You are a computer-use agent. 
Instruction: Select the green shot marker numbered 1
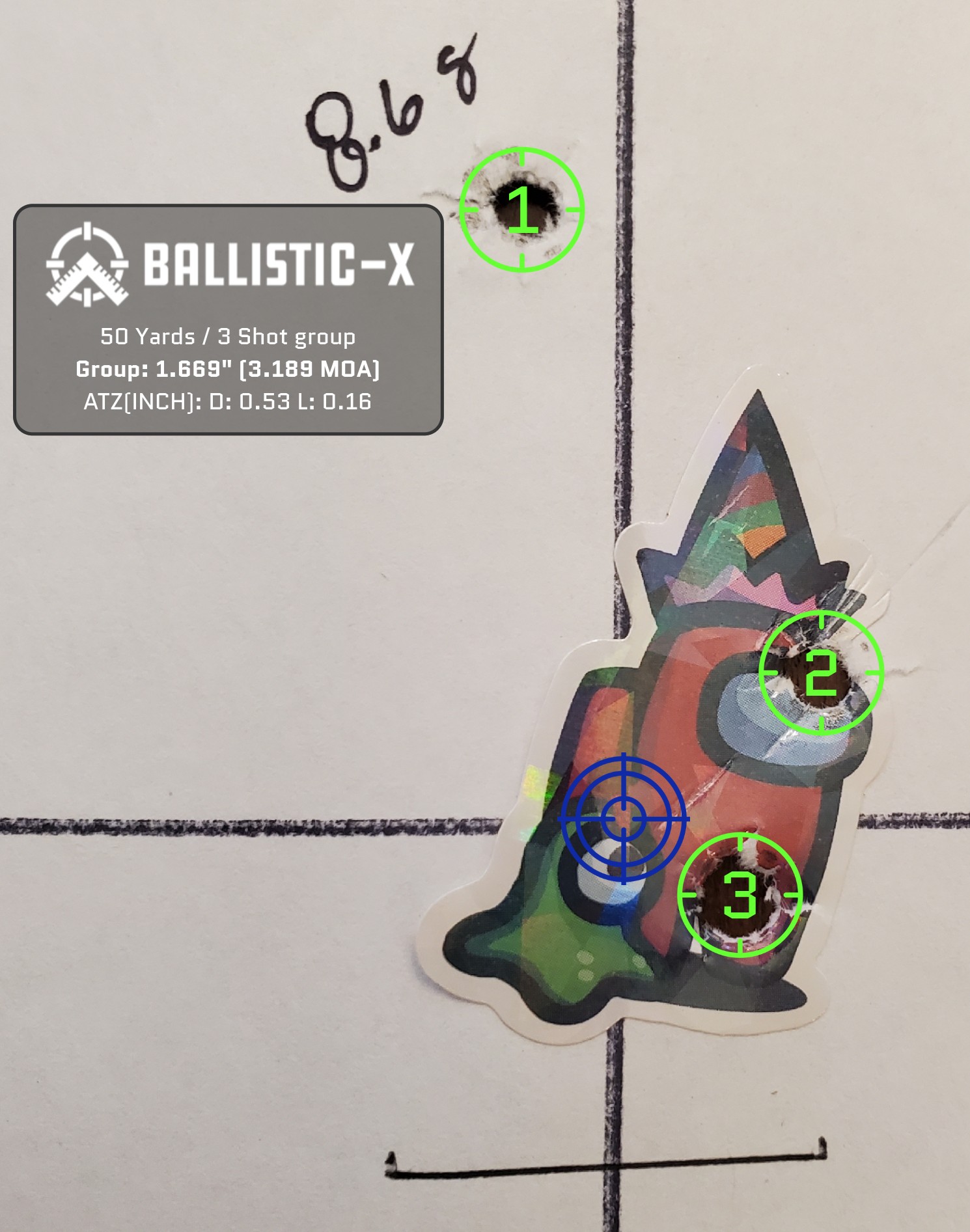coord(521,210)
